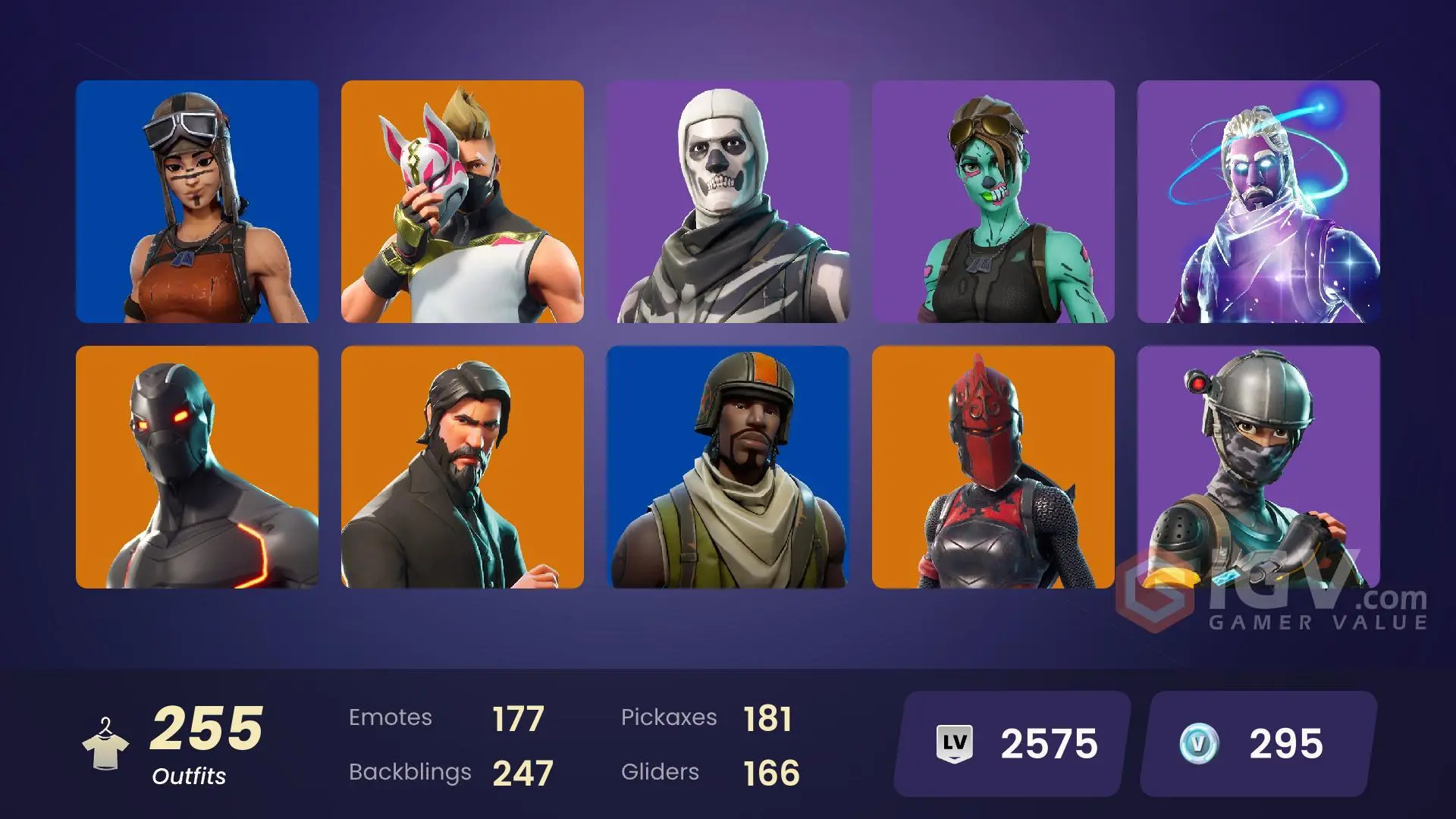Select the Galaxy skin thumbnail
1456x819 pixels.
(x=1261, y=201)
